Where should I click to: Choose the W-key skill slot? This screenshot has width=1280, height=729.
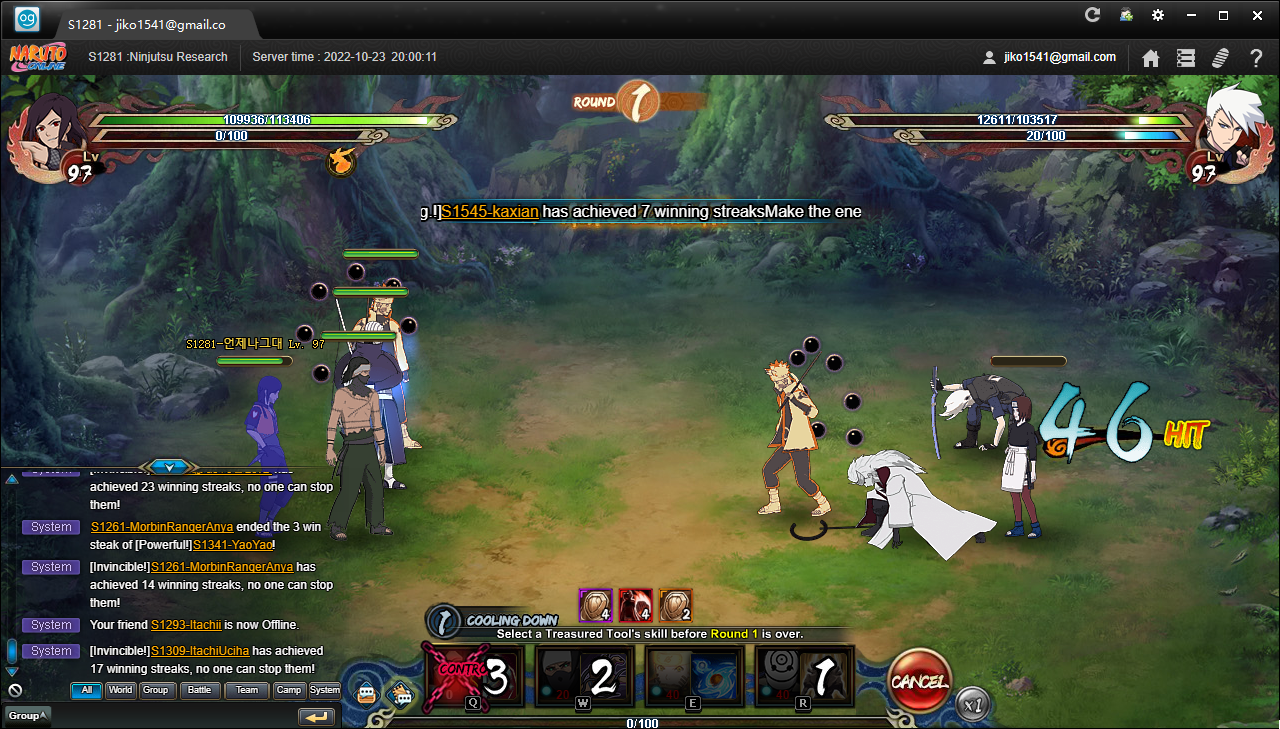click(x=585, y=677)
